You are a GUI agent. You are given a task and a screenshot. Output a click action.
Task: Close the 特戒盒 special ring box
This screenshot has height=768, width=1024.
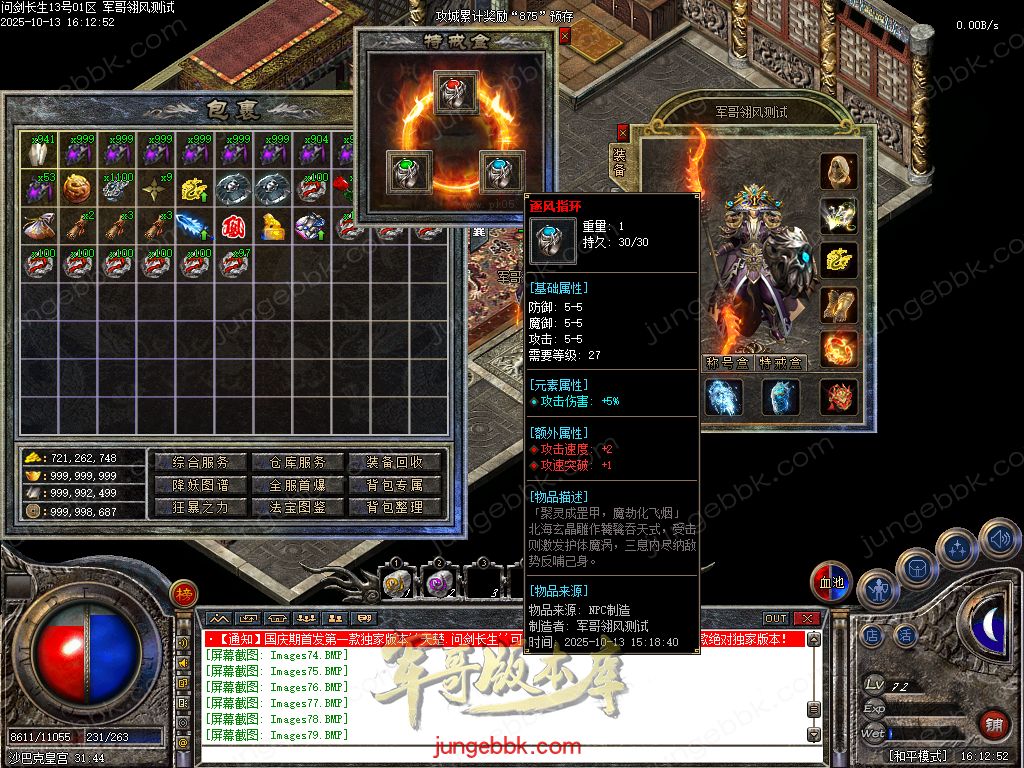point(564,36)
